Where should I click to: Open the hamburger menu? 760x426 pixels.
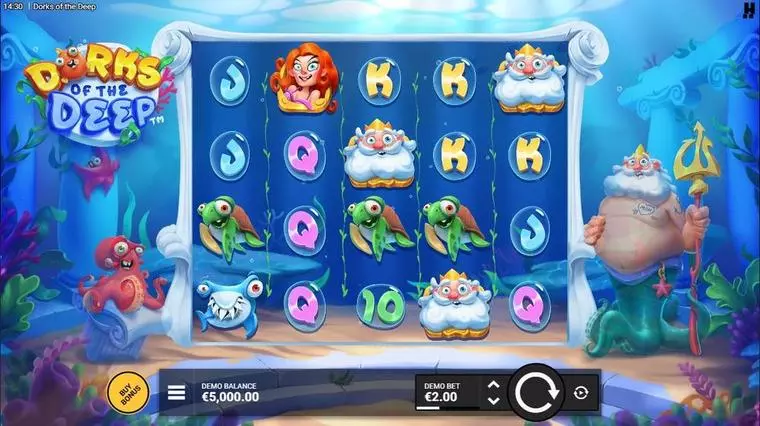pyautogui.click(x=177, y=392)
